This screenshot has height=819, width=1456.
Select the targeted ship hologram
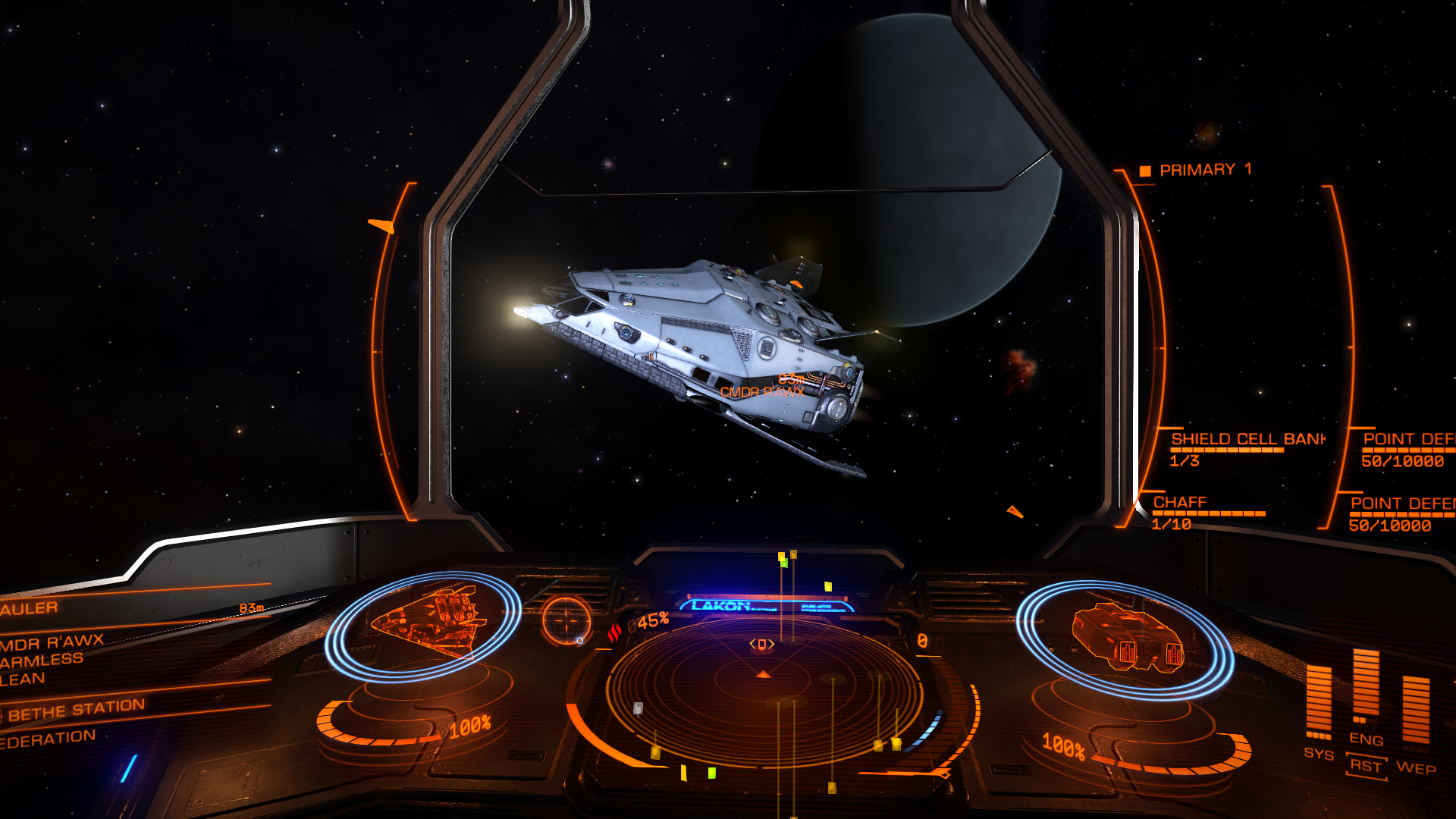coord(423,624)
